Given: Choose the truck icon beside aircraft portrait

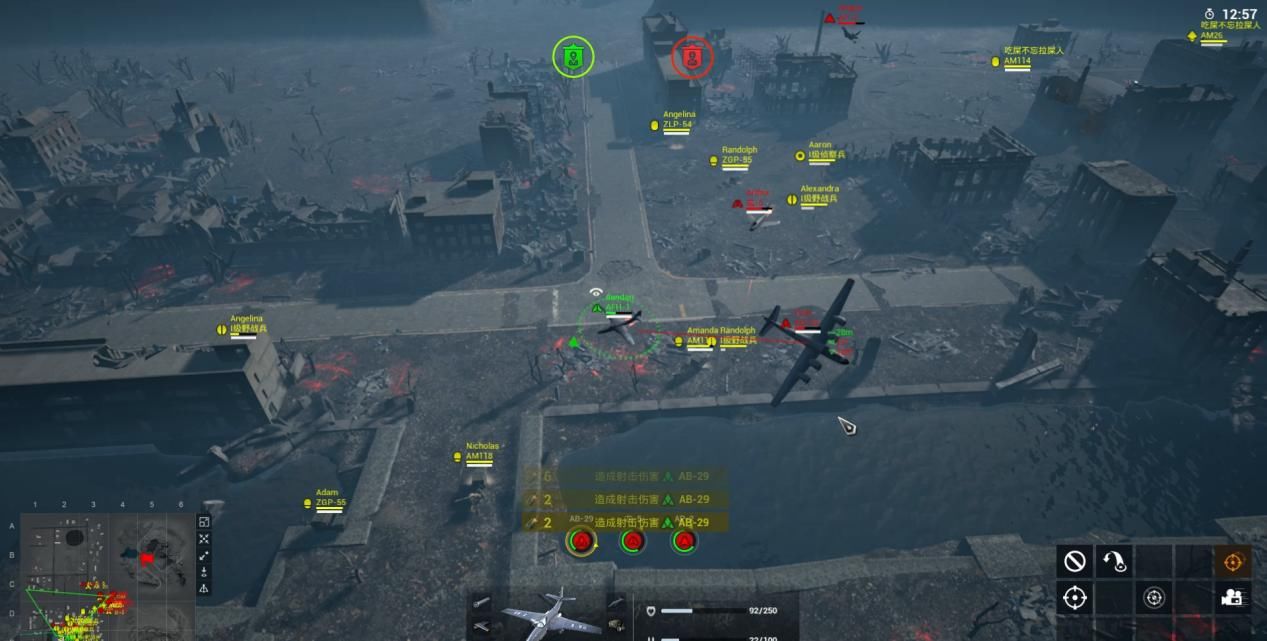Looking at the screenshot, I should point(616,625).
